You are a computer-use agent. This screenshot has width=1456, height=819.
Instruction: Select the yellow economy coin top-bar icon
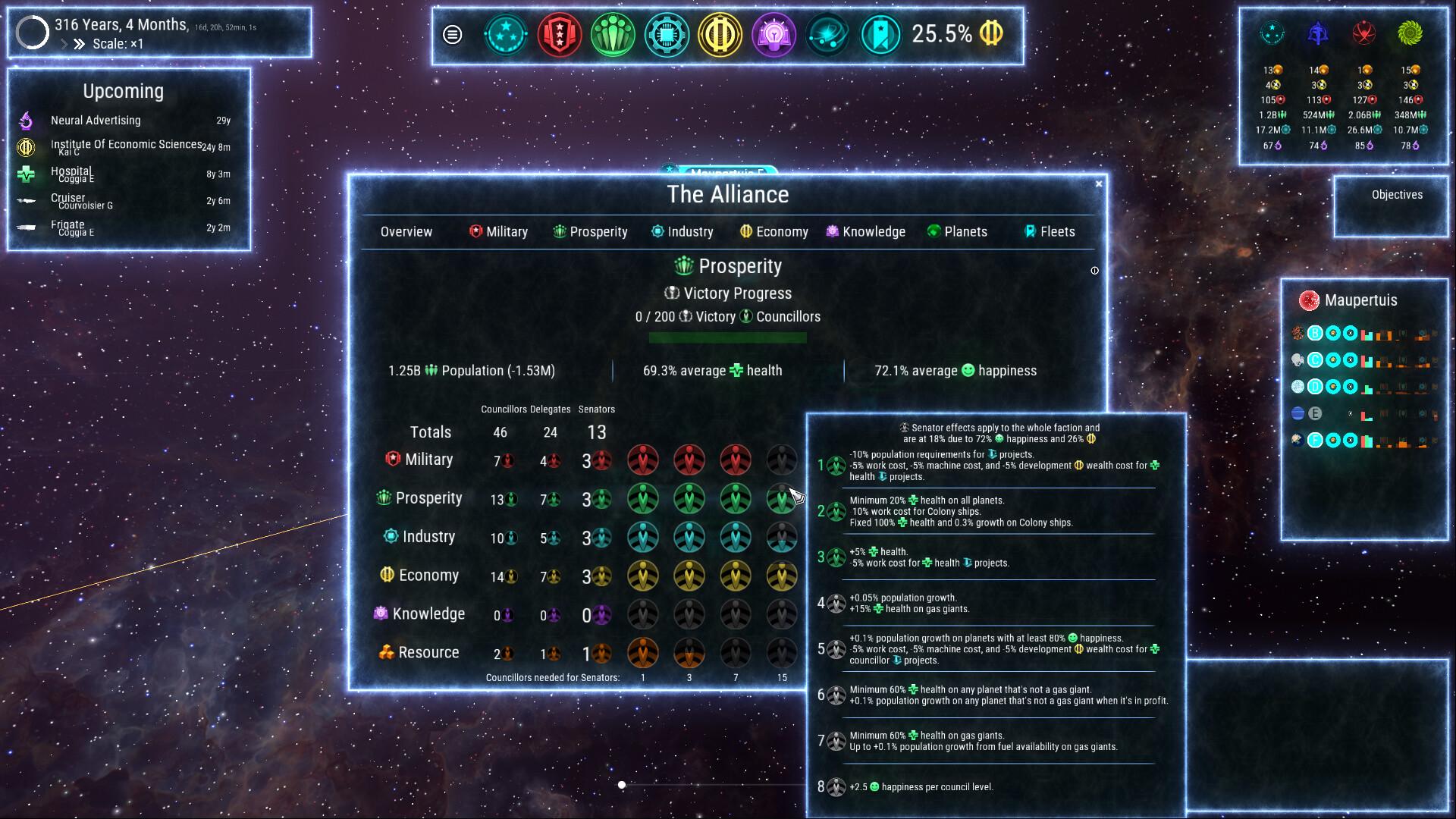pos(720,35)
